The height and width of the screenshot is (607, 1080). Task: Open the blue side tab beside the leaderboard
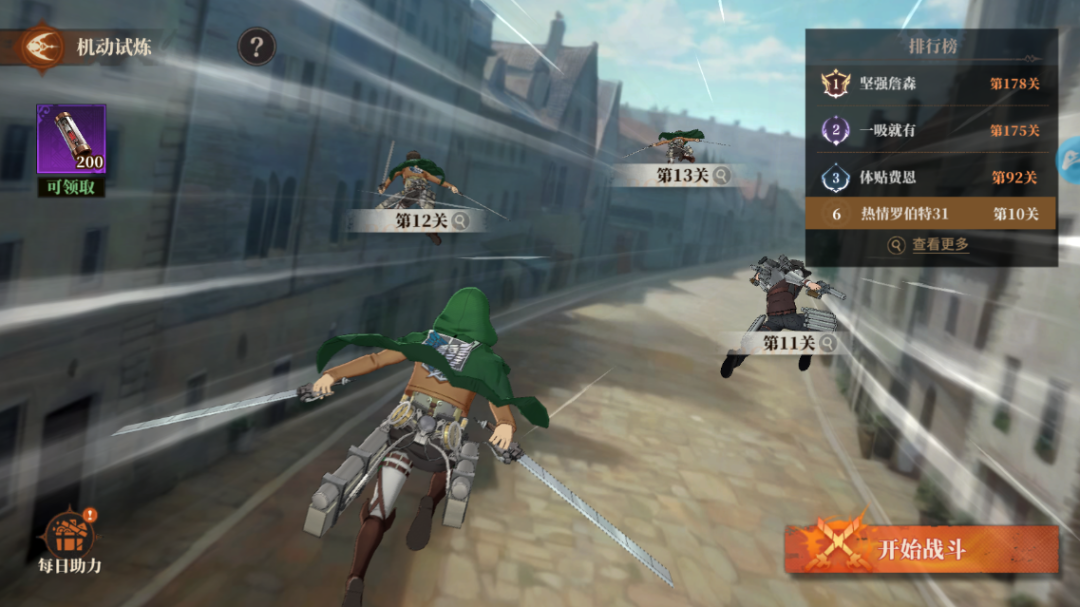pos(1069,158)
